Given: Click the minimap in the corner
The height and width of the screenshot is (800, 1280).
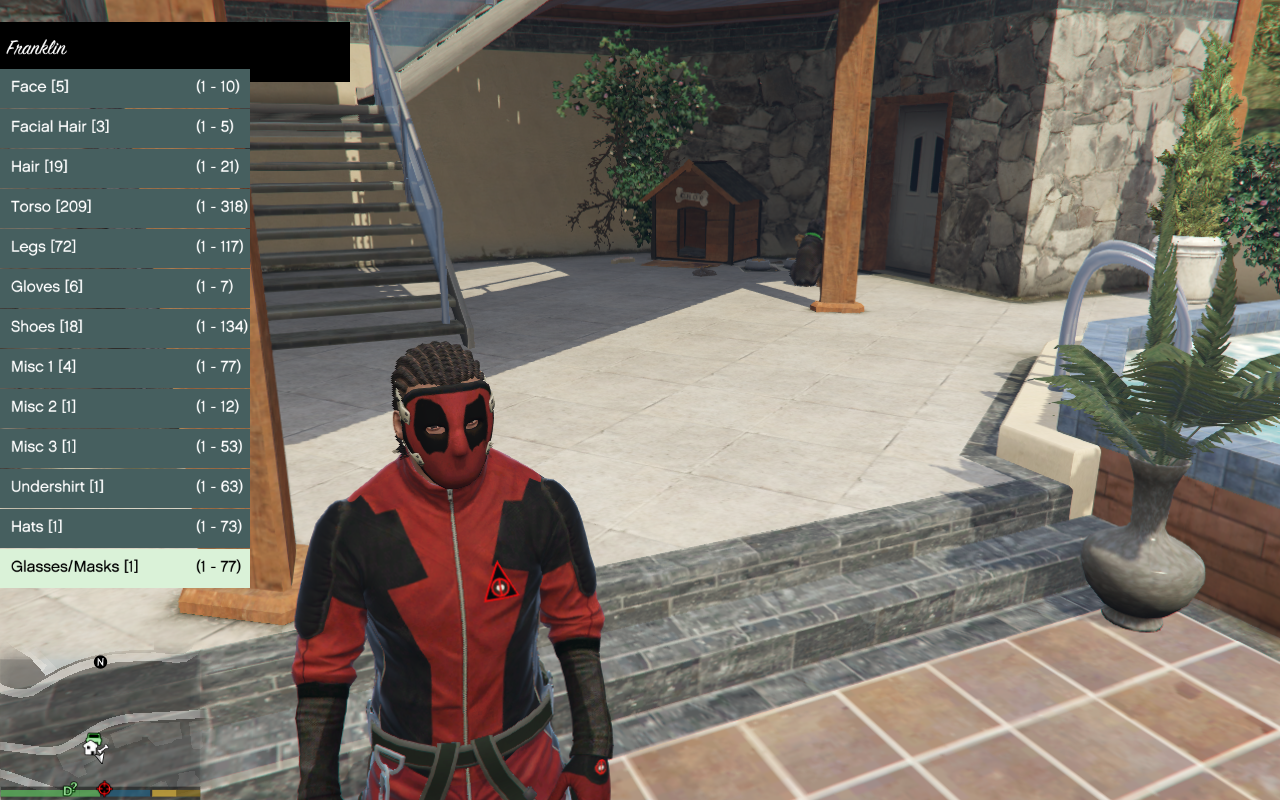Looking at the screenshot, I should coord(100,720).
